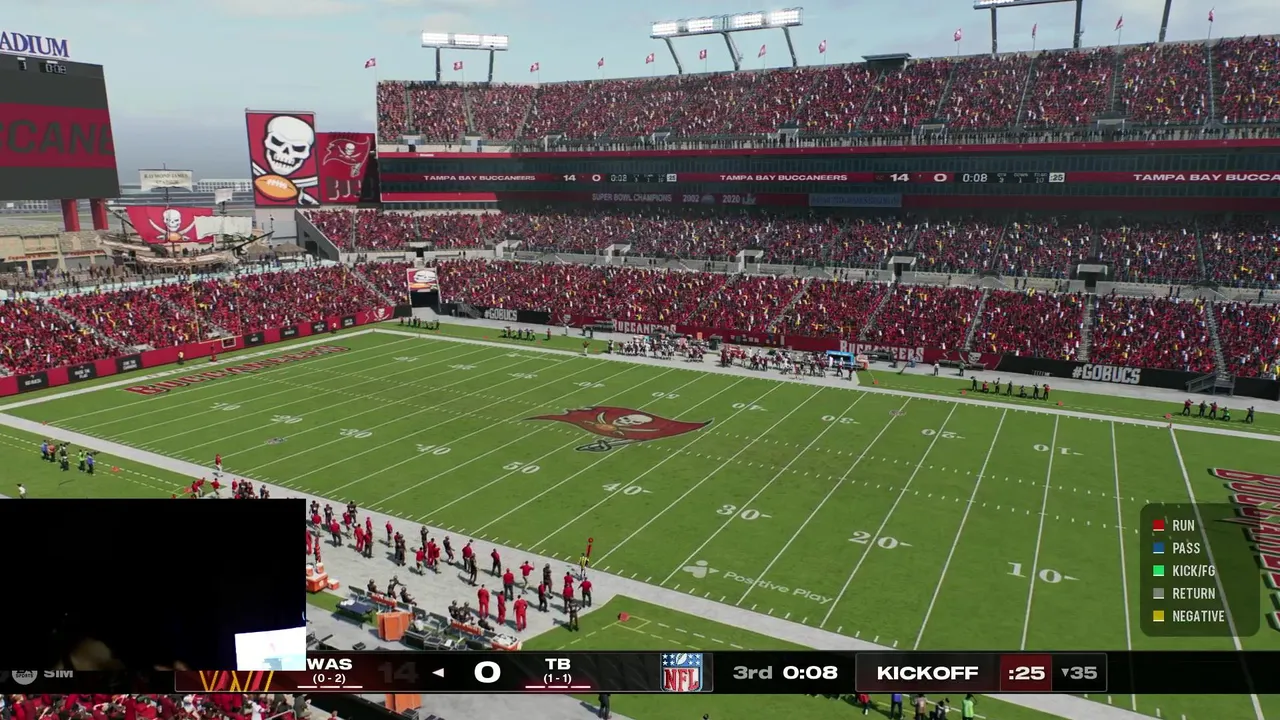Click the NFL shield logo on scoreboard
The height and width of the screenshot is (720, 1280).
(681, 672)
